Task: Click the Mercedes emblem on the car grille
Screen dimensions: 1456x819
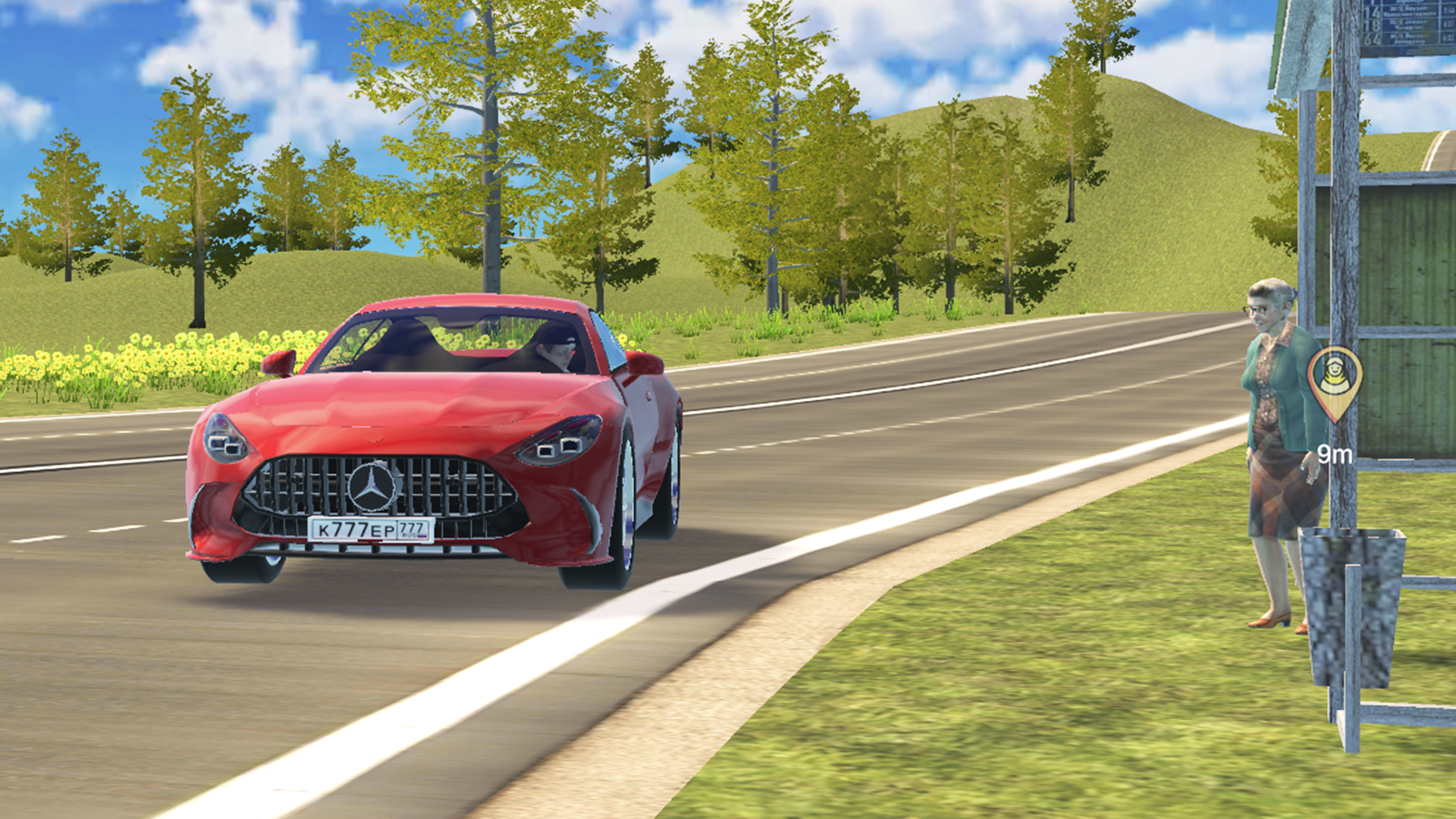Action: pyautogui.click(x=372, y=488)
